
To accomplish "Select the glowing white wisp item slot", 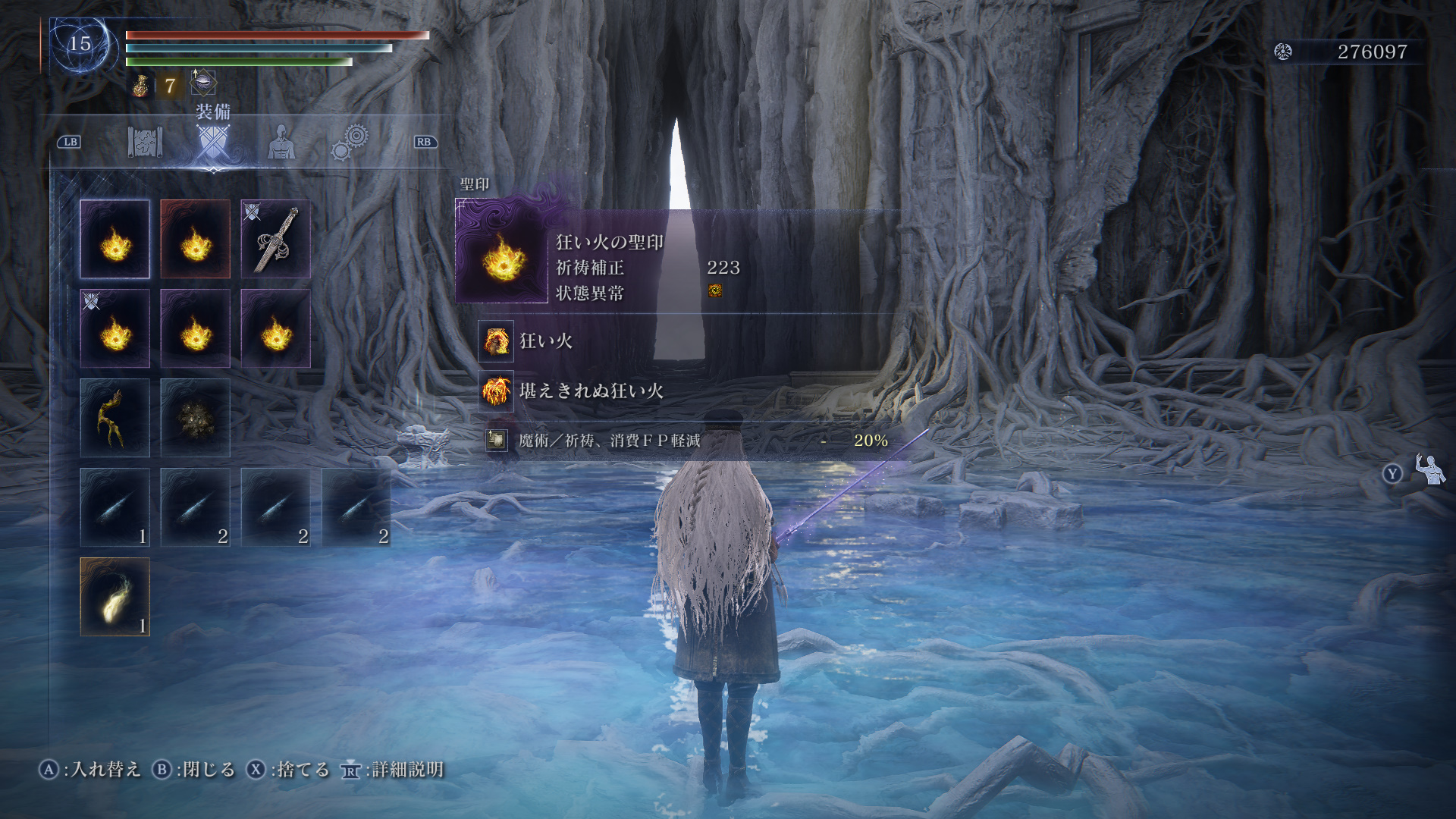I will [115, 597].
